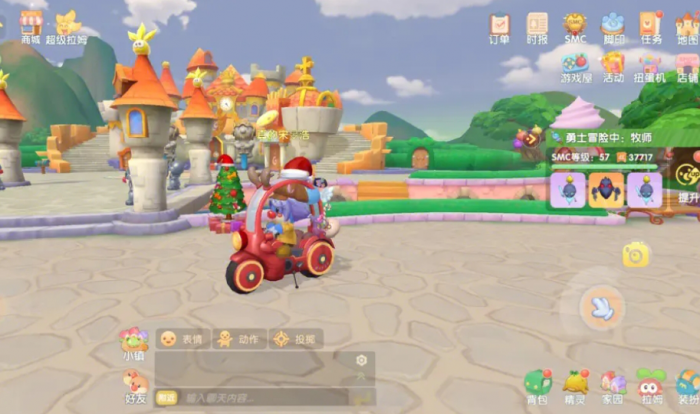700x414 pixels.
Task: Open the SMC badge menu
Action: point(575,27)
